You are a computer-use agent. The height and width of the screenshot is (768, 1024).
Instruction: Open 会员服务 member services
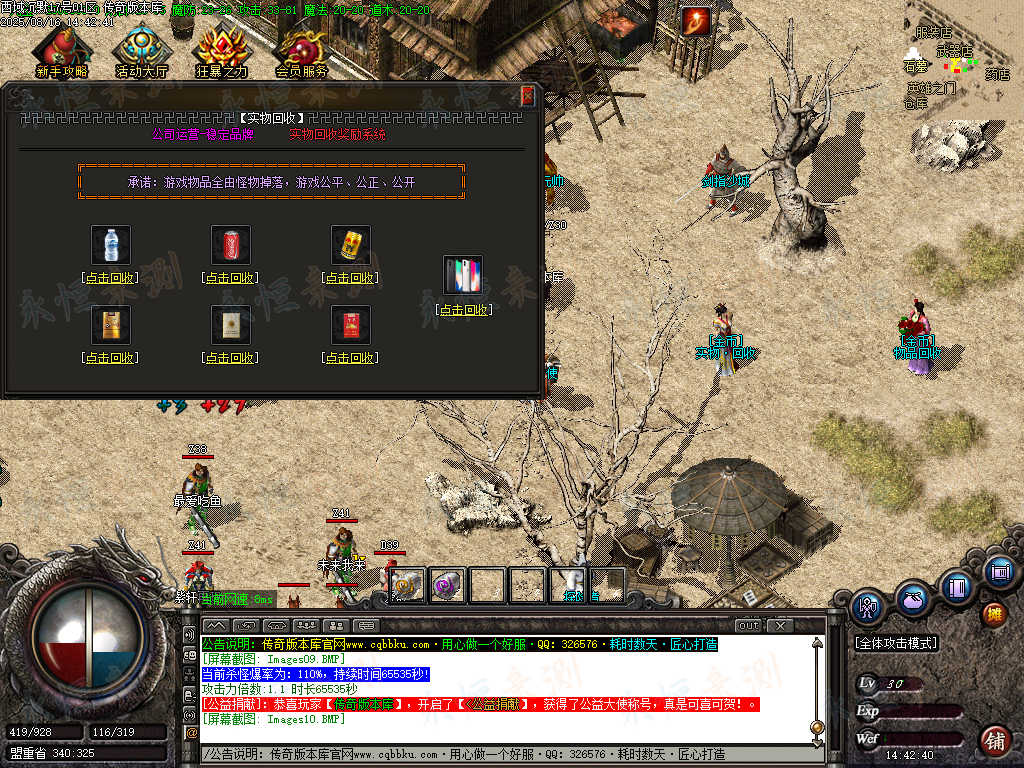tap(302, 52)
